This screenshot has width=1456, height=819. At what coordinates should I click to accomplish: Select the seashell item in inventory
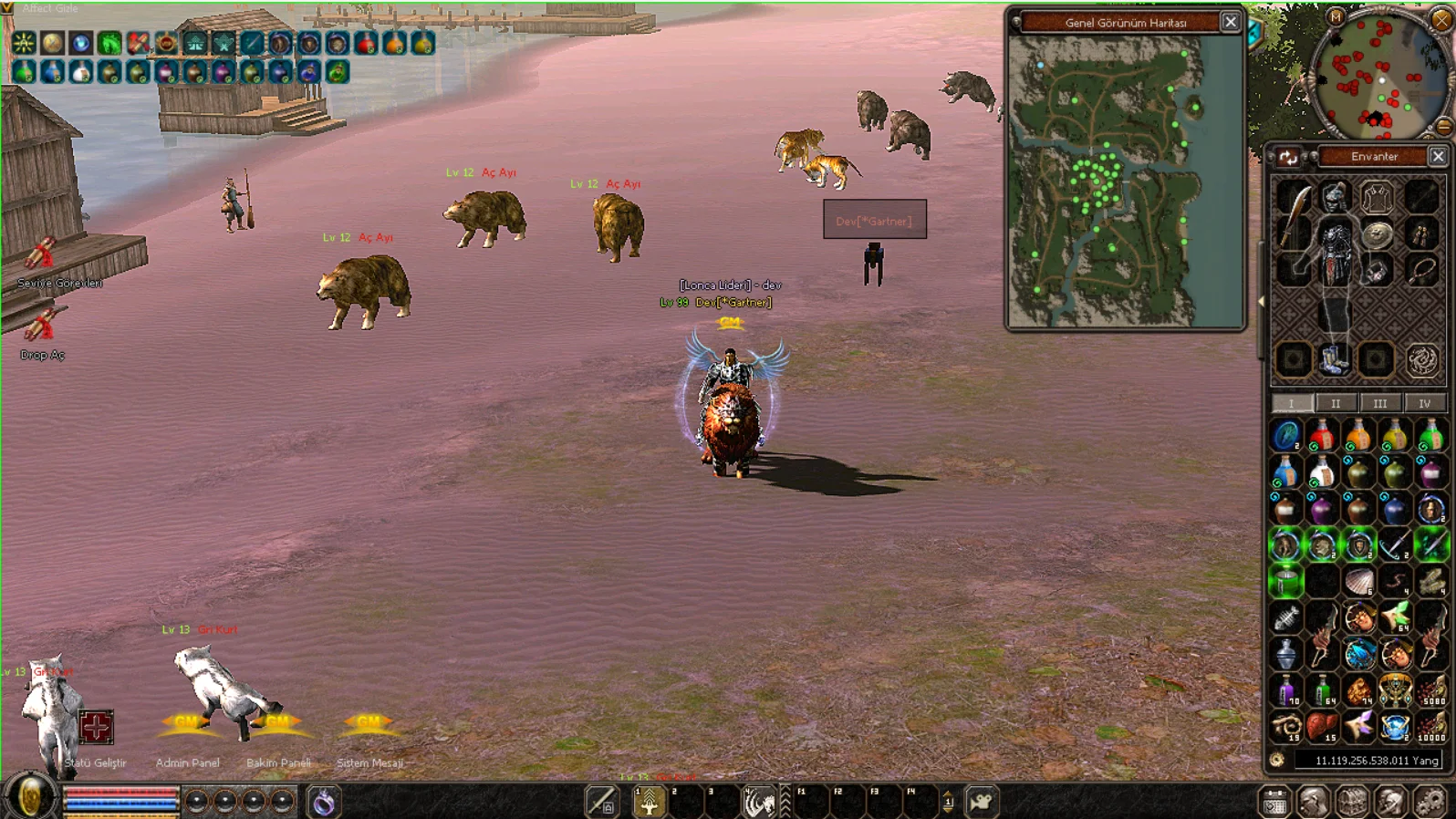point(1358,582)
